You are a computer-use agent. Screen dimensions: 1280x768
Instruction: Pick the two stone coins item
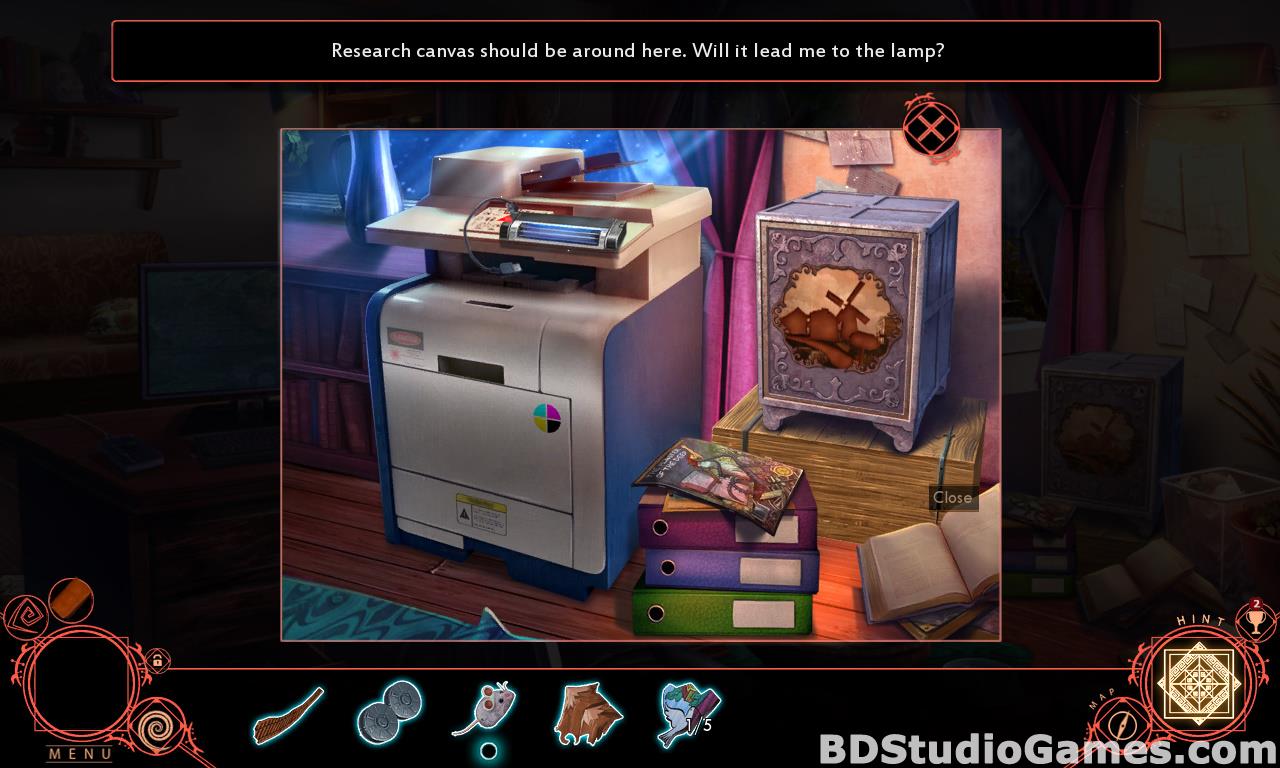point(389,710)
